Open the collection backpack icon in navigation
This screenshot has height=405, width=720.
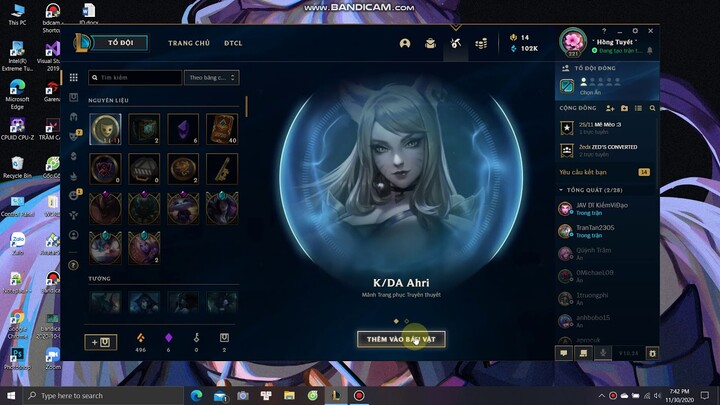coord(430,43)
